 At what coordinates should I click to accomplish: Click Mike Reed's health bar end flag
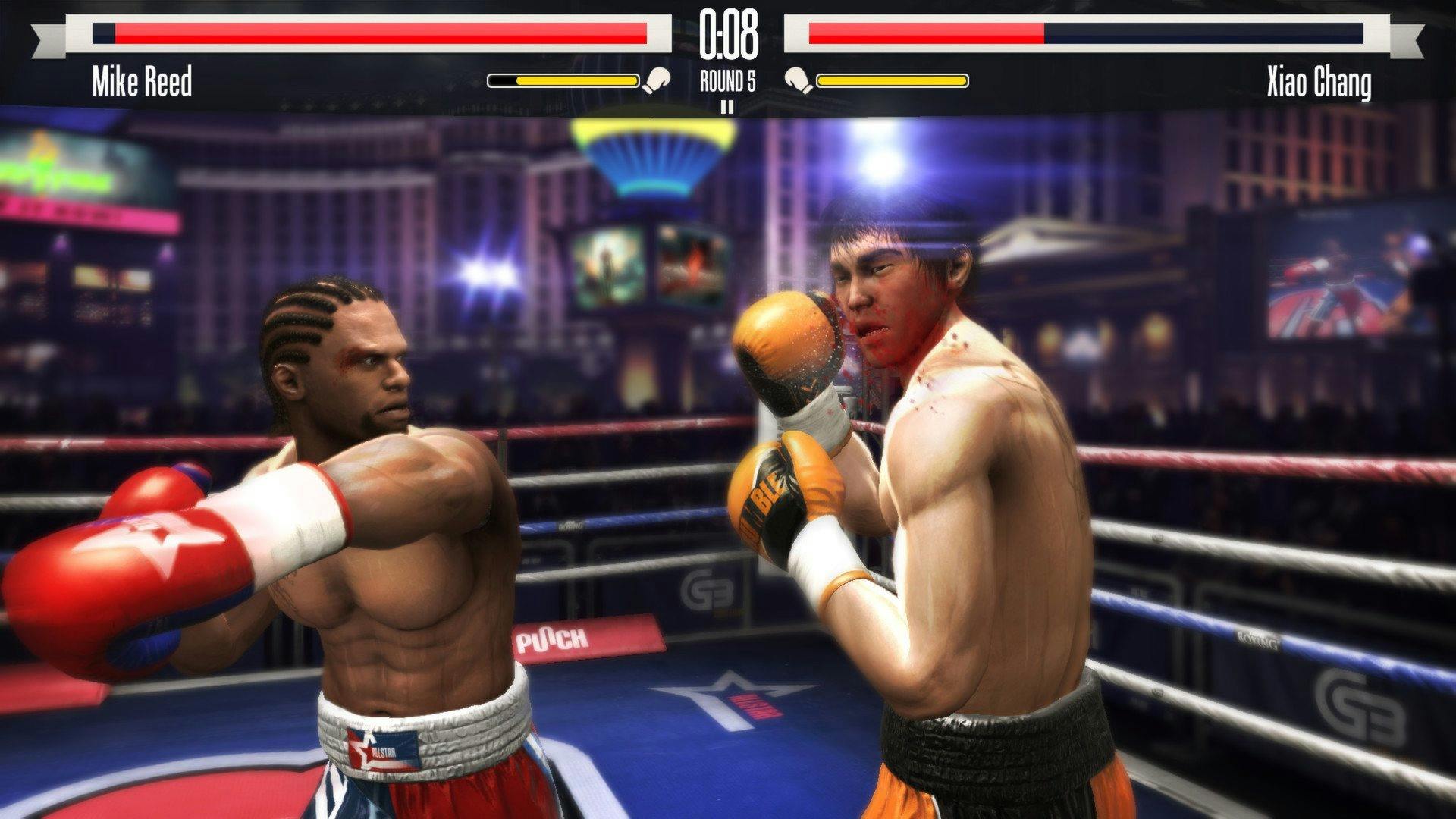(x=47, y=36)
